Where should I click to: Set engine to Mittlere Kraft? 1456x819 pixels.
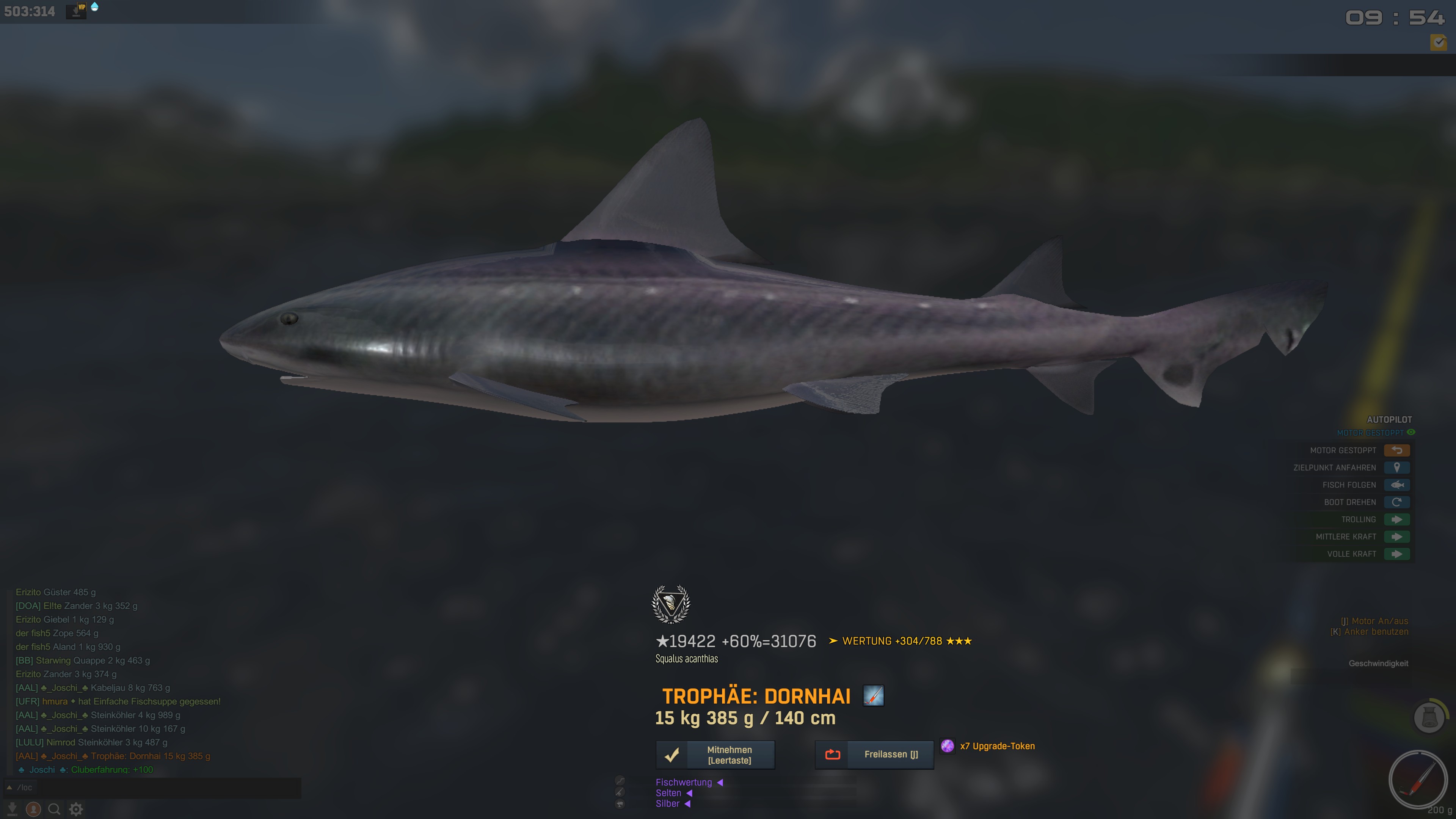[x=1396, y=537]
